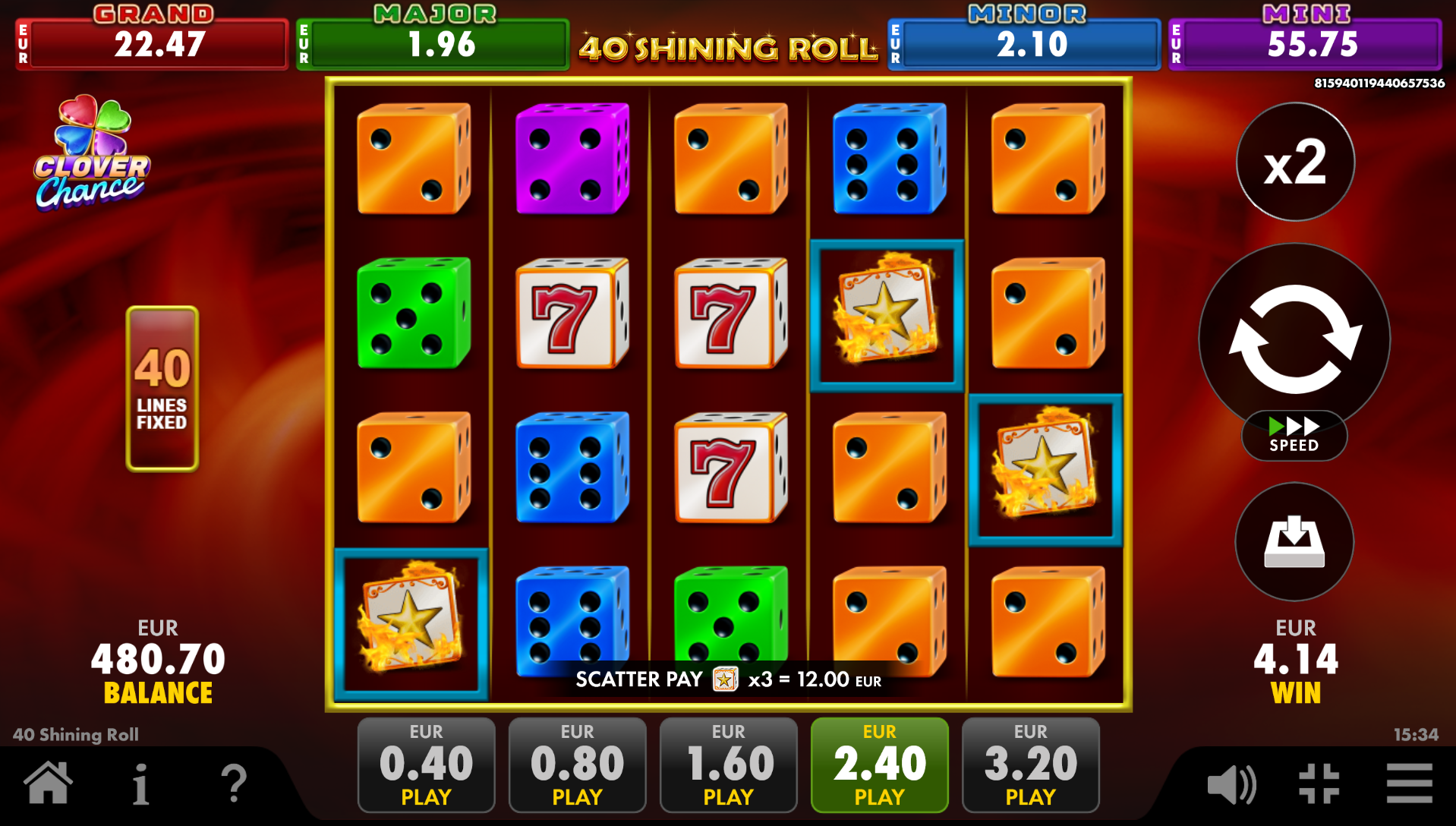Select the 3.20 EUR bet amount
The width and height of the screenshot is (1456, 826).
pyautogui.click(x=1029, y=765)
